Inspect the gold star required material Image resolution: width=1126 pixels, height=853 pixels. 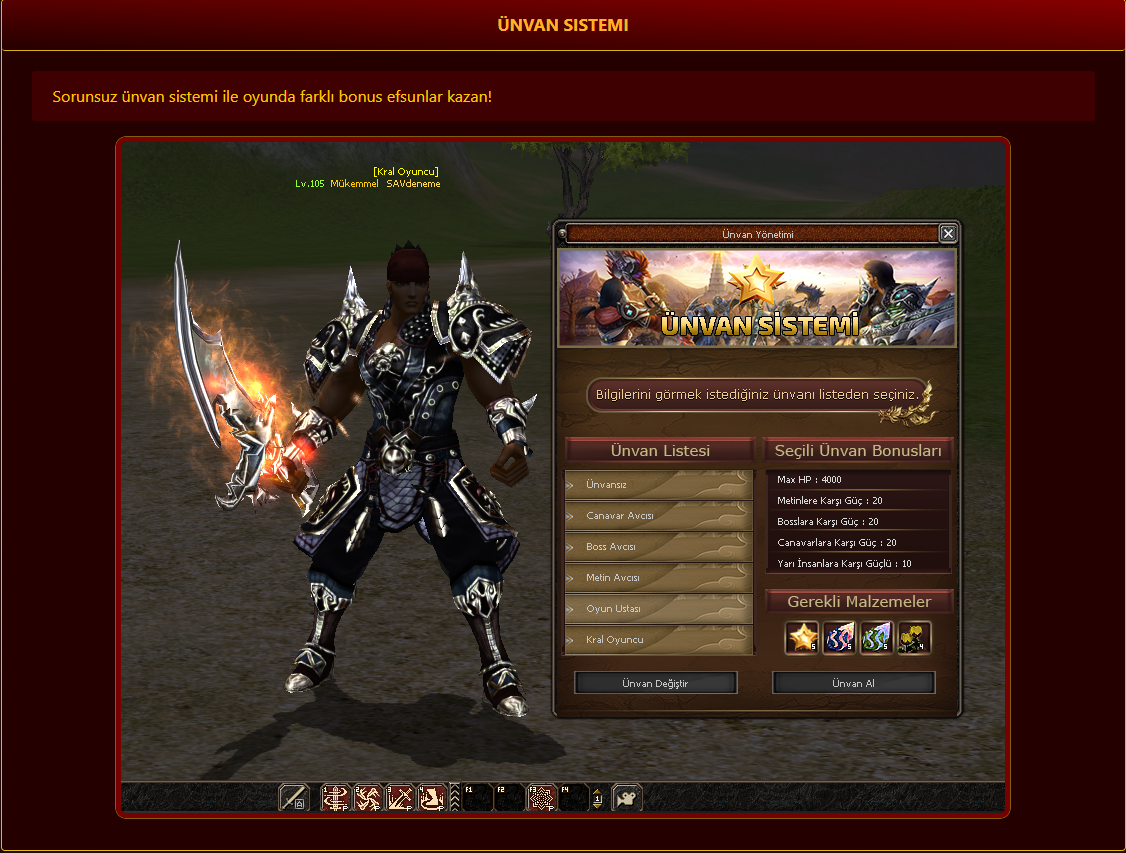point(802,637)
